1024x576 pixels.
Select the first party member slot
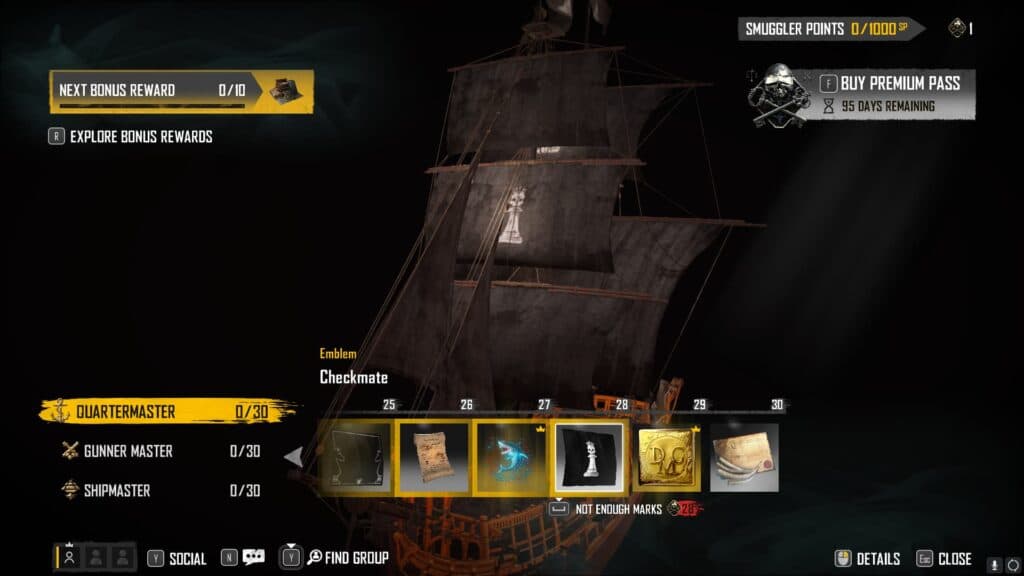(x=69, y=557)
